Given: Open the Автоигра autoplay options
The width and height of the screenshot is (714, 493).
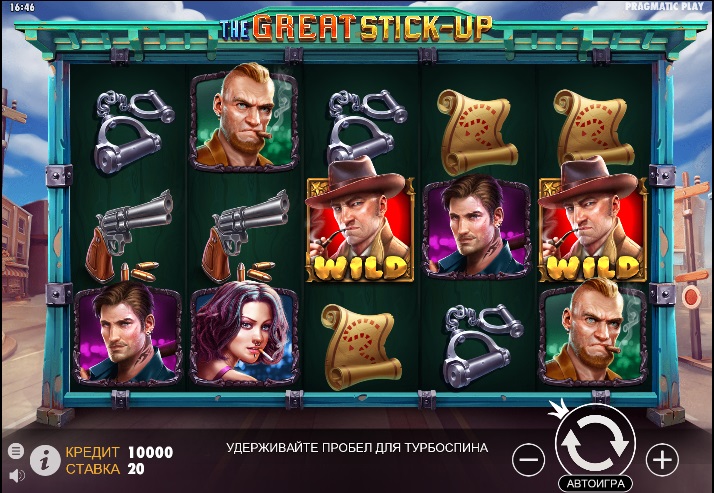Looking at the screenshot, I should coord(596,484).
